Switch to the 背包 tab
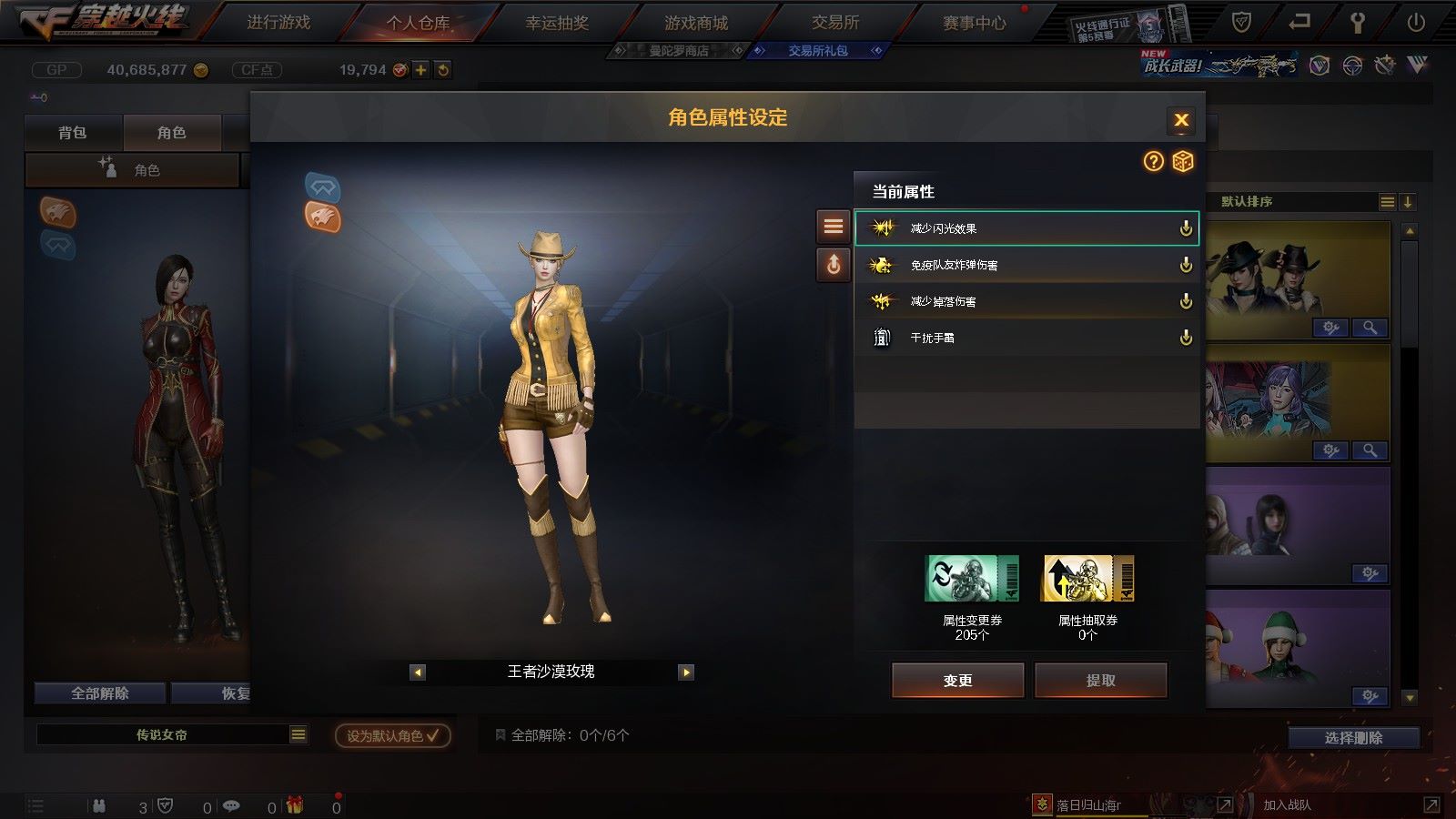The width and height of the screenshot is (1456, 819). (73, 133)
